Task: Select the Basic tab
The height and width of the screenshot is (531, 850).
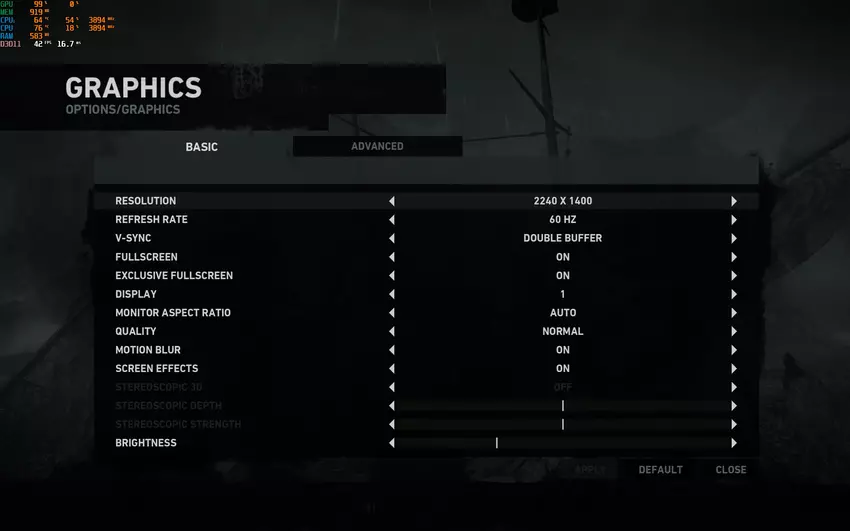Action: (x=201, y=147)
